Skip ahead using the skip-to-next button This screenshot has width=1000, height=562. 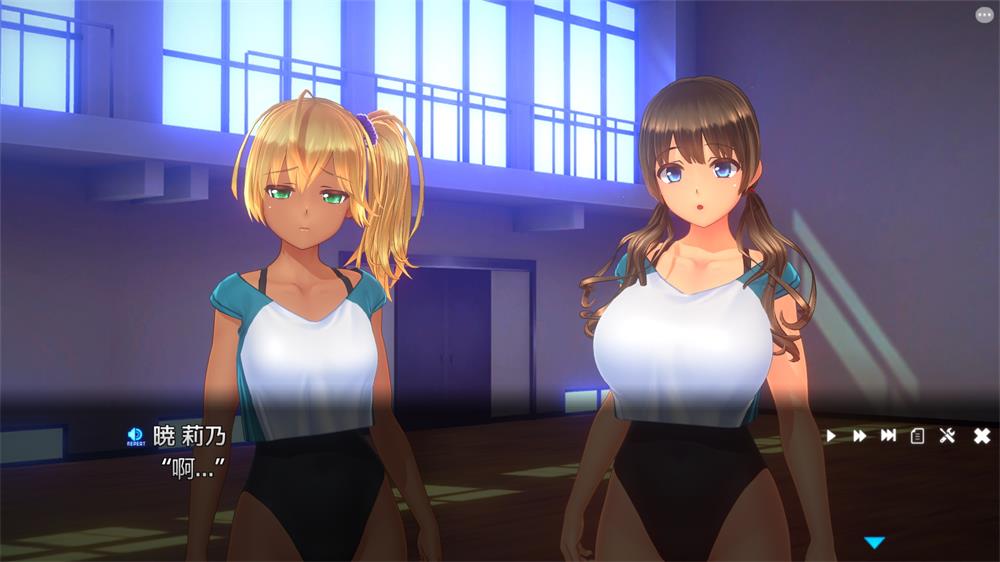(x=888, y=435)
